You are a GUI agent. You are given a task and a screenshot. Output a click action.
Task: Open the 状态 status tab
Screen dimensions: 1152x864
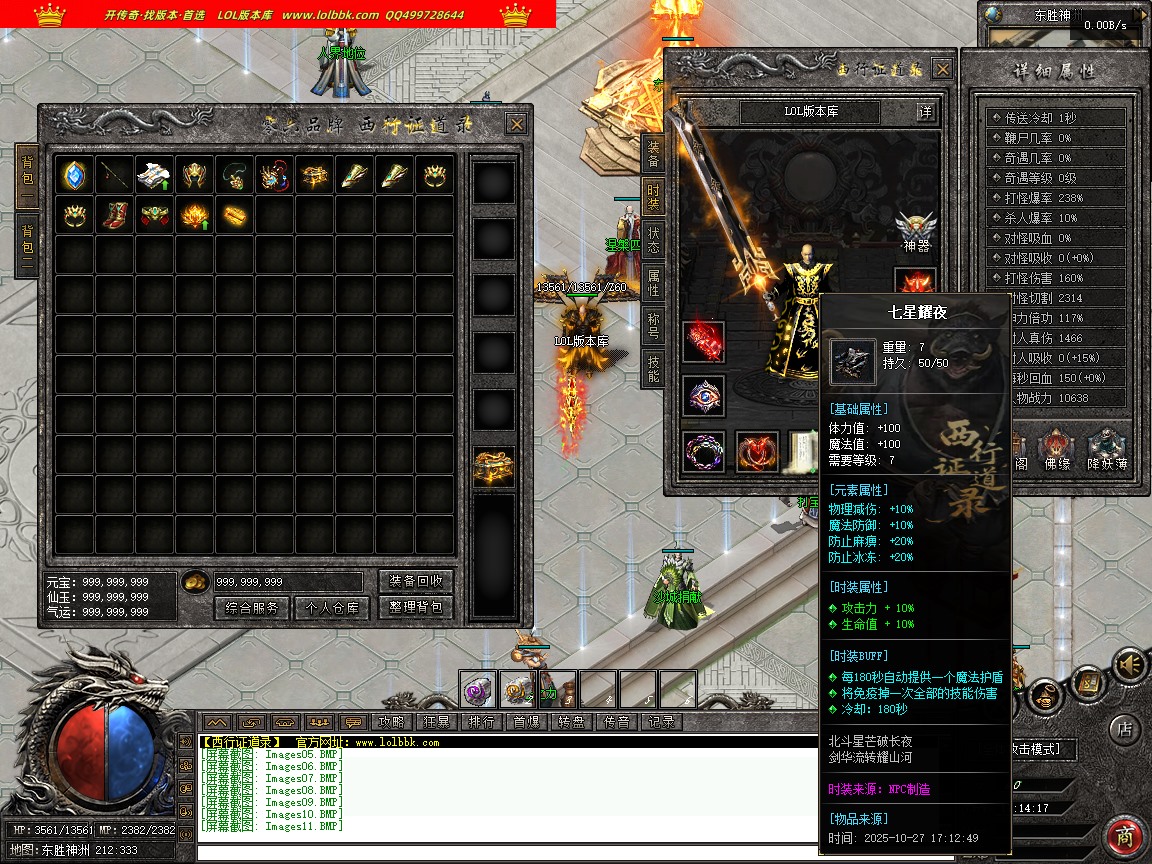click(653, 240)
